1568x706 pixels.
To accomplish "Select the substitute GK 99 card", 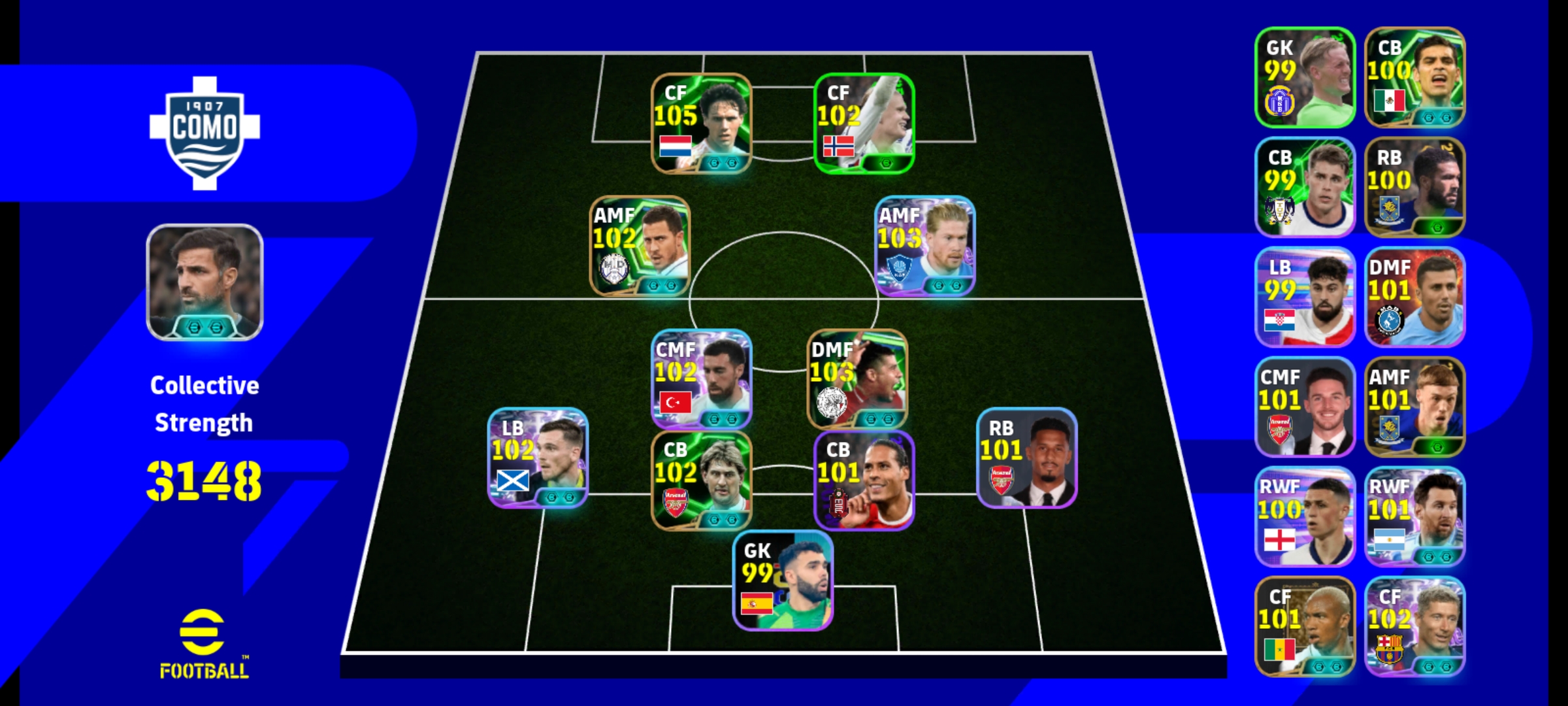I will (x=1305, y=77).
